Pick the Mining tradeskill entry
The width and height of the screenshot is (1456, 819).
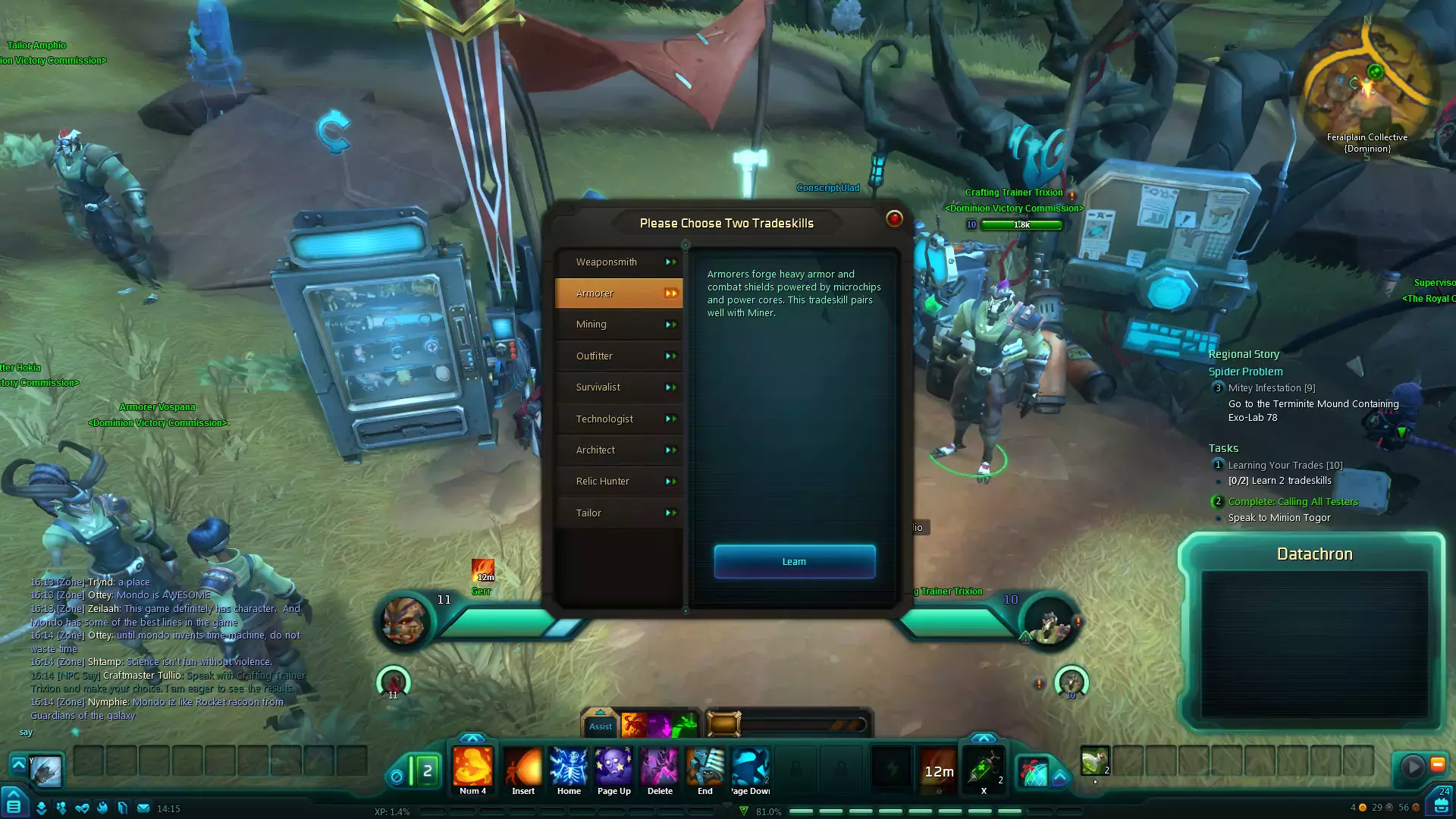click(619, 325)
